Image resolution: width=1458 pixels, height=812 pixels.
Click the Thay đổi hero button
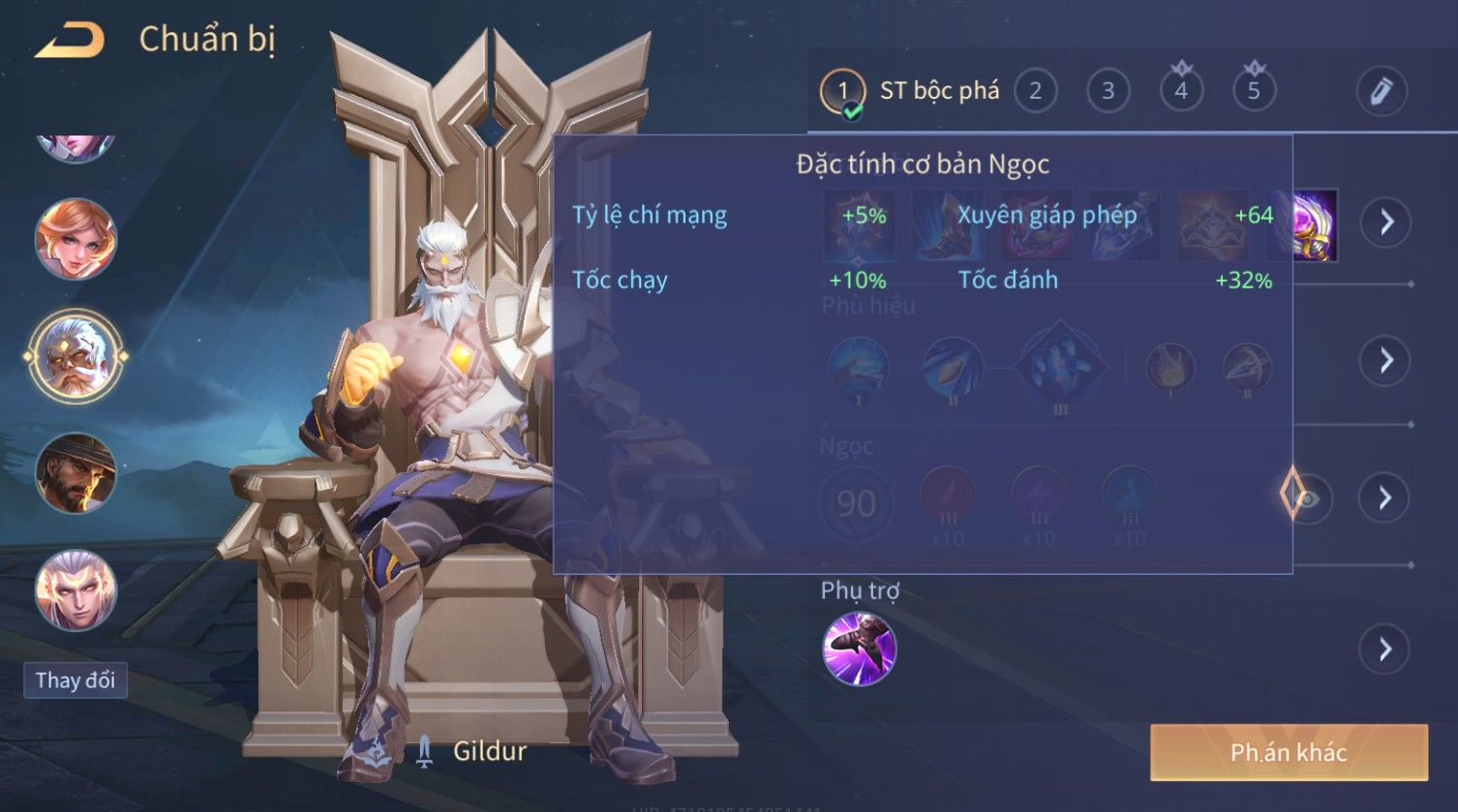pyautogui.click(x=76, y=680)
